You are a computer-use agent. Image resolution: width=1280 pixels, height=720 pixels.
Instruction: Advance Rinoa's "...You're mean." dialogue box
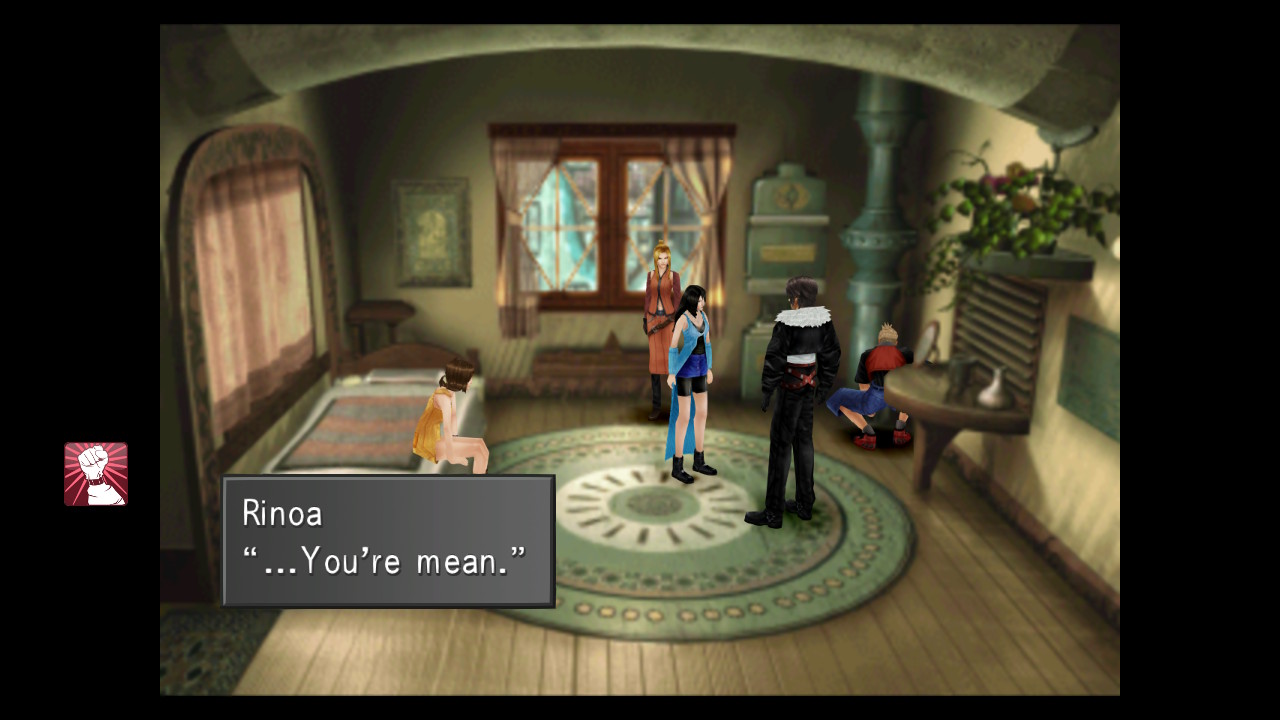[388, 541]
